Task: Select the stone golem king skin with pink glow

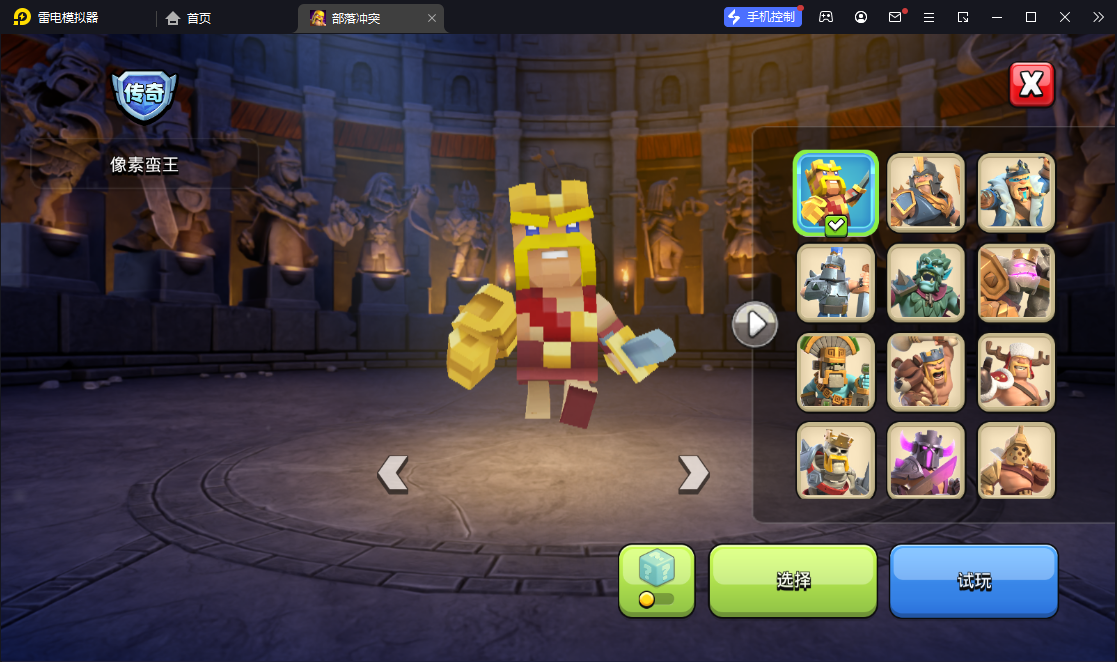Action: pos(1016,282)
